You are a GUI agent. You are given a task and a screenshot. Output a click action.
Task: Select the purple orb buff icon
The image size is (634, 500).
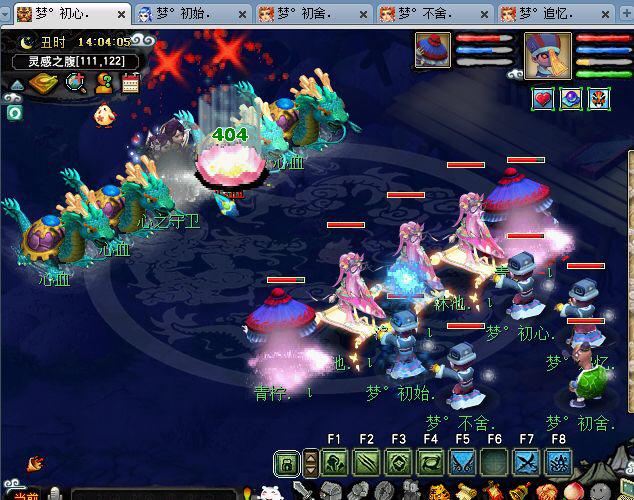[x=570, y=99]
